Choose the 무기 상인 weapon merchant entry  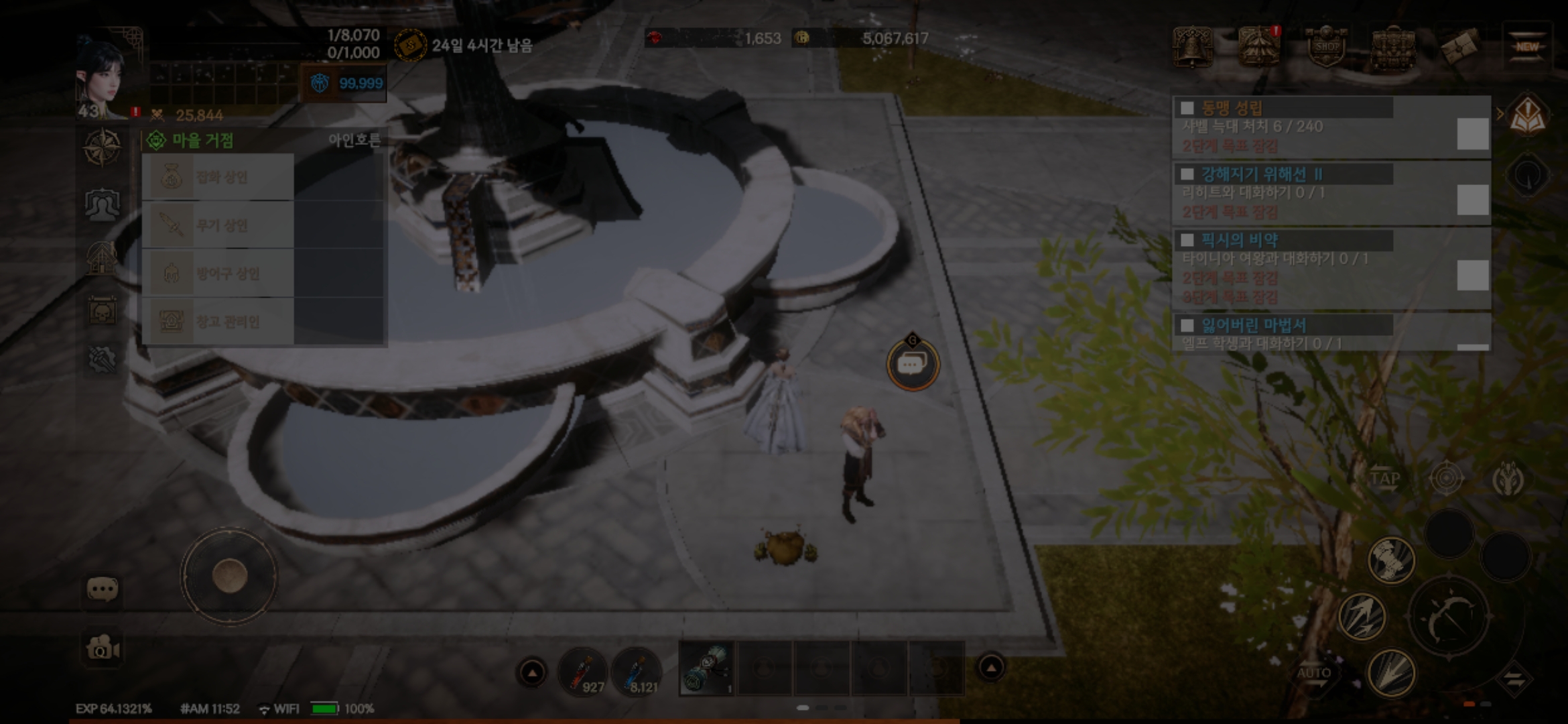218,225
